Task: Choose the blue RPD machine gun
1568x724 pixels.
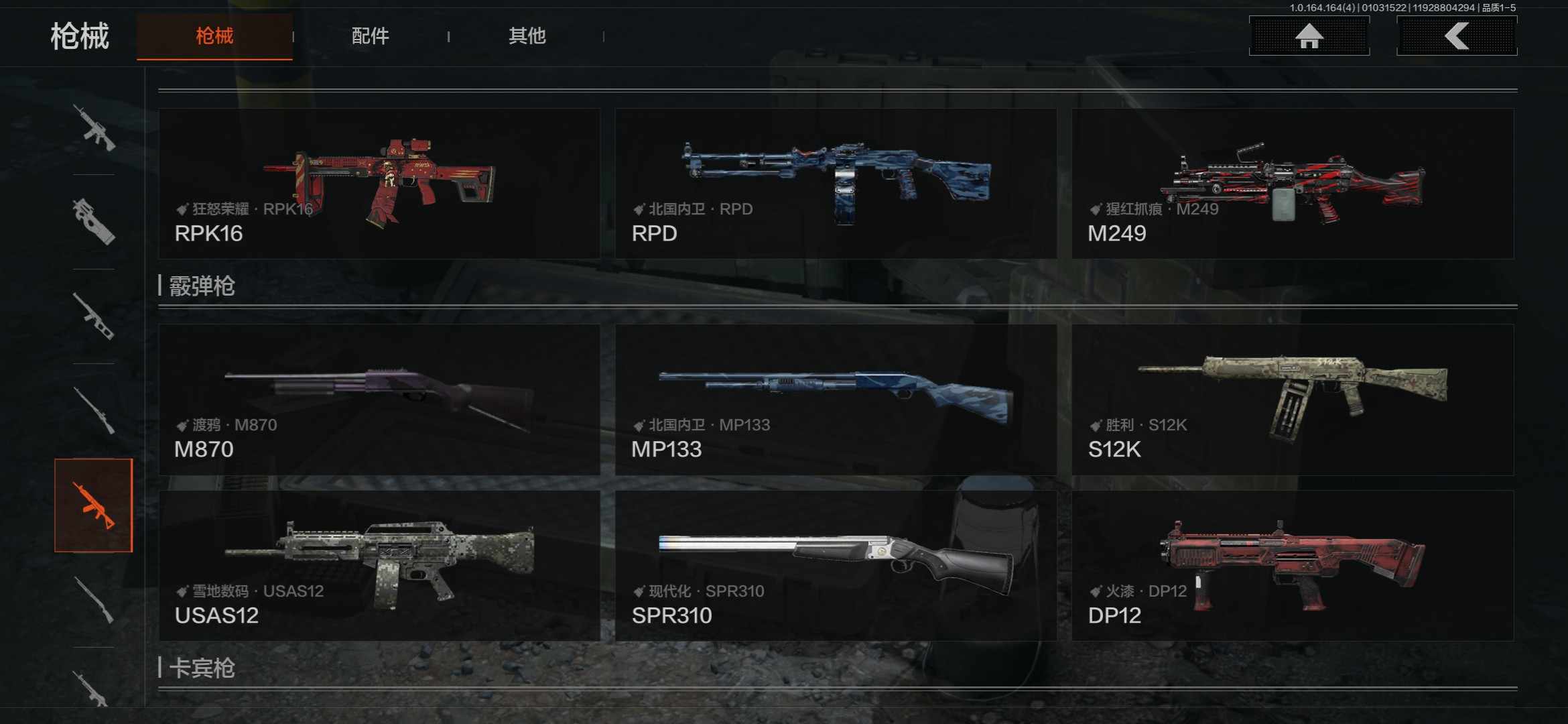Action: pos(836,184)
